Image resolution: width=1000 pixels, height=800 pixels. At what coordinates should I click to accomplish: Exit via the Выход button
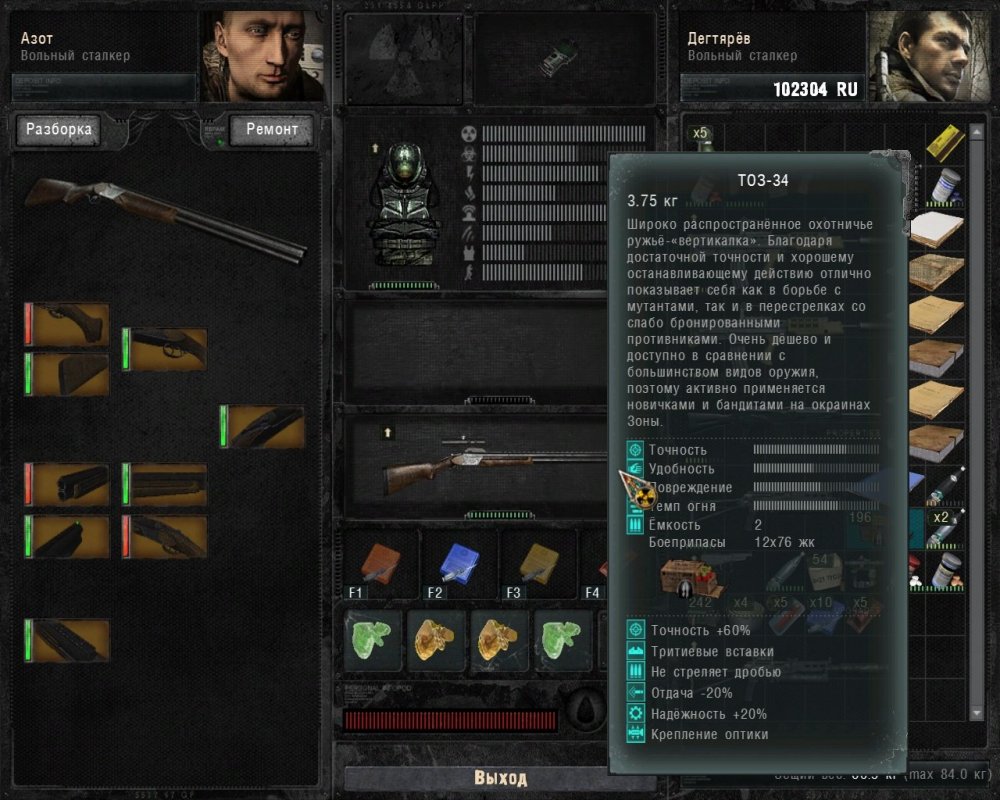[499, 778]
